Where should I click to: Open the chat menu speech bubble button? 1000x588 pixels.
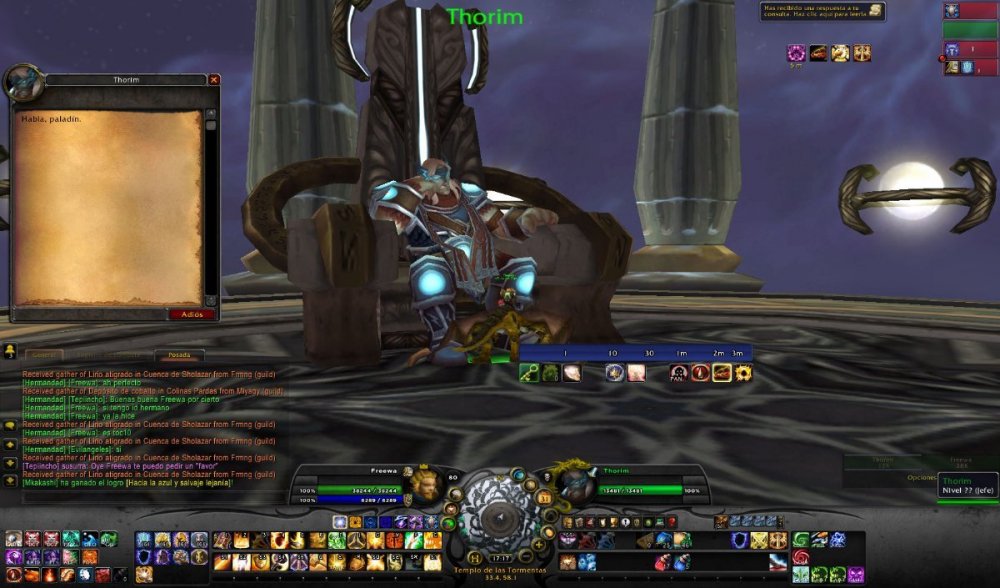[9, 424]
